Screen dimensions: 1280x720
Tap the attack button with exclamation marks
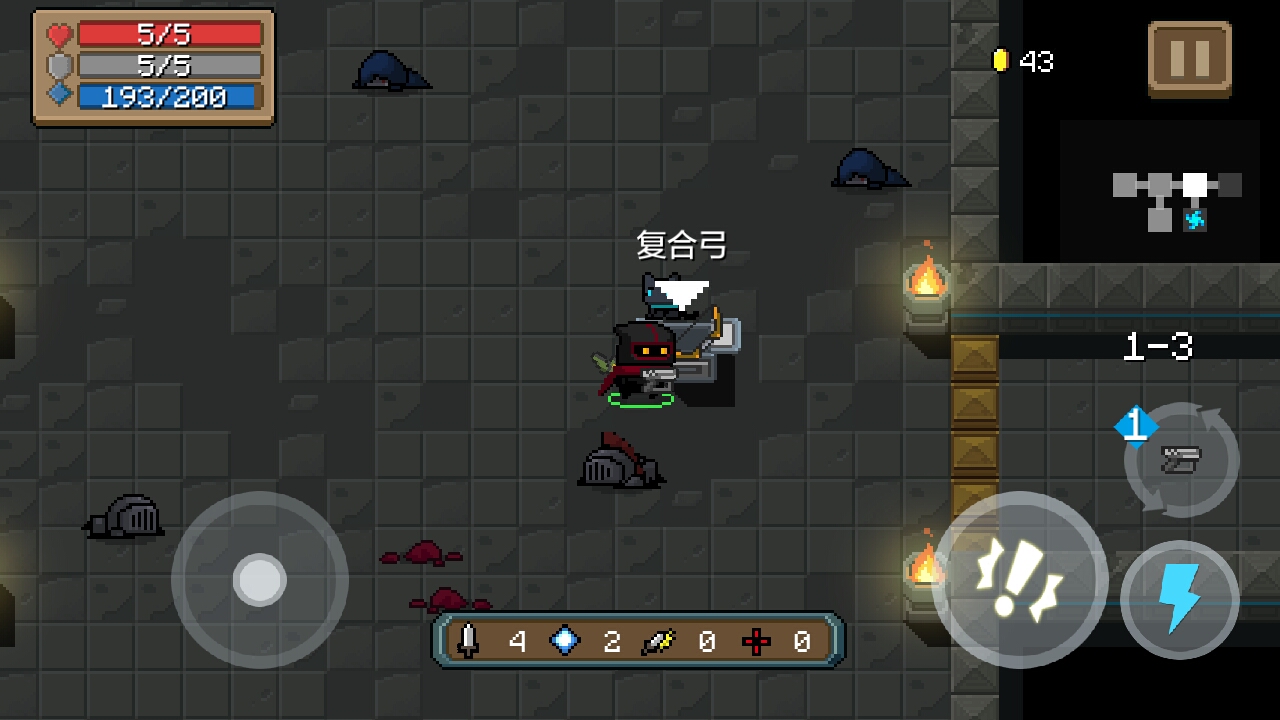pyautogui.click(x=1019, y=579)
